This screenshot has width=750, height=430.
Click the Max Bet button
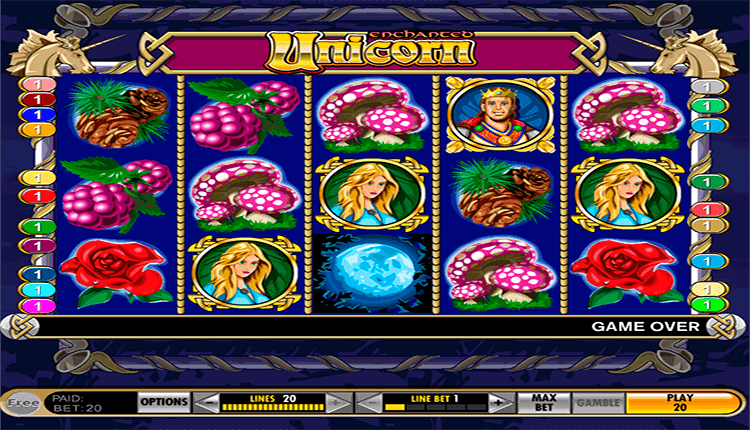coord(544,402)
